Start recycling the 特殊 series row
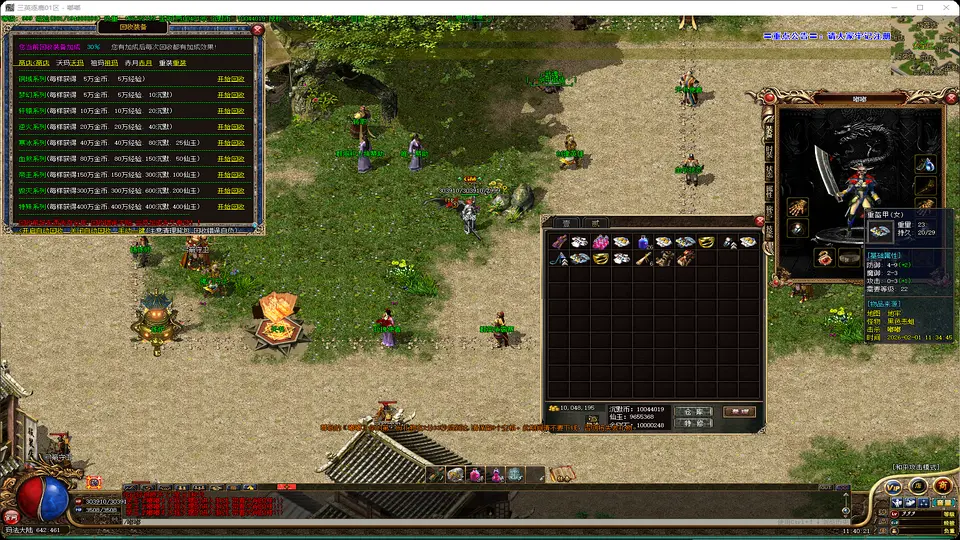 tap(231, 207)
